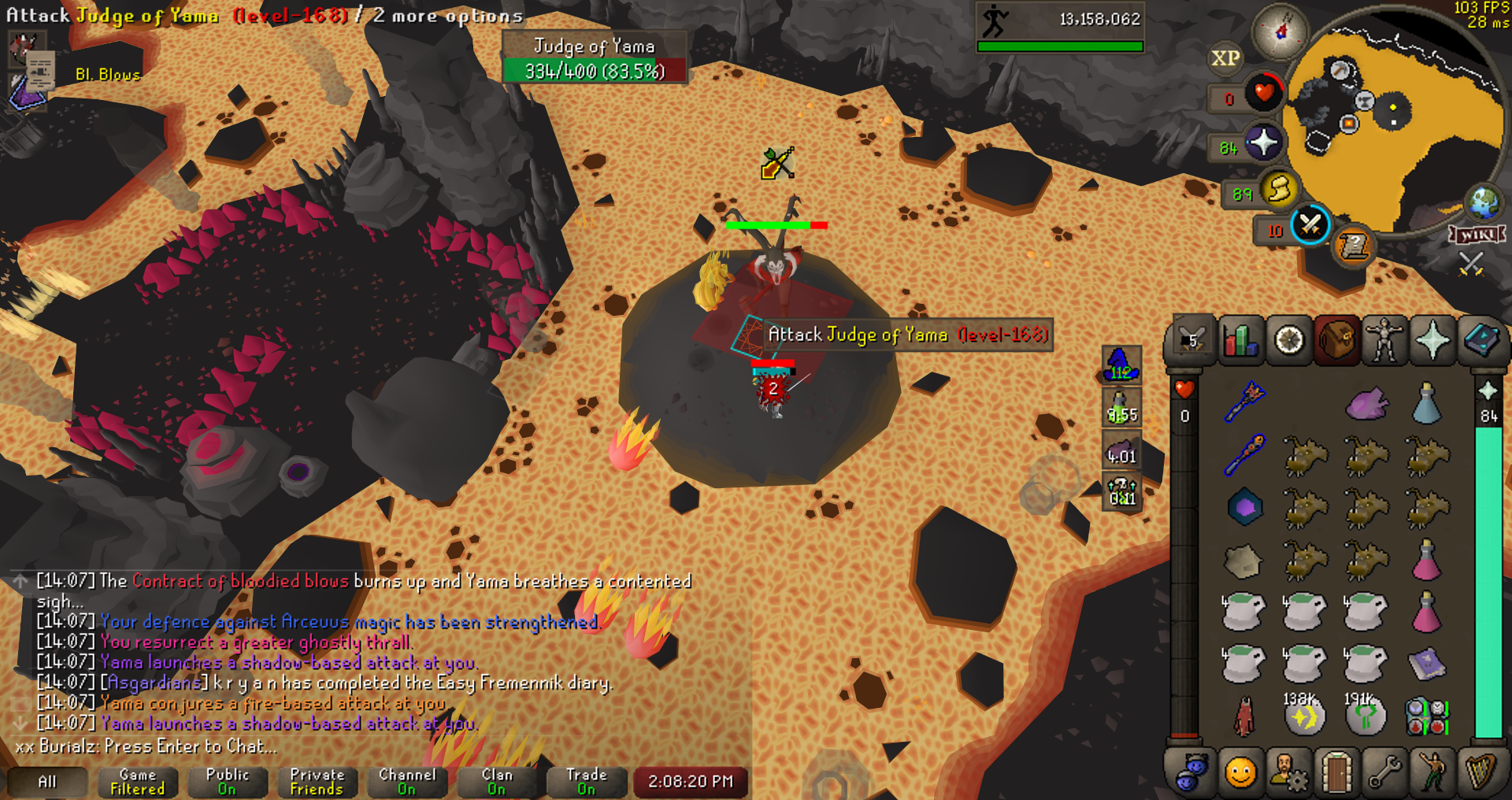Viewport: 1512px width, 800px height.
Task: Switch chat to the Clan tab
Action: click(x=497, y=781)
